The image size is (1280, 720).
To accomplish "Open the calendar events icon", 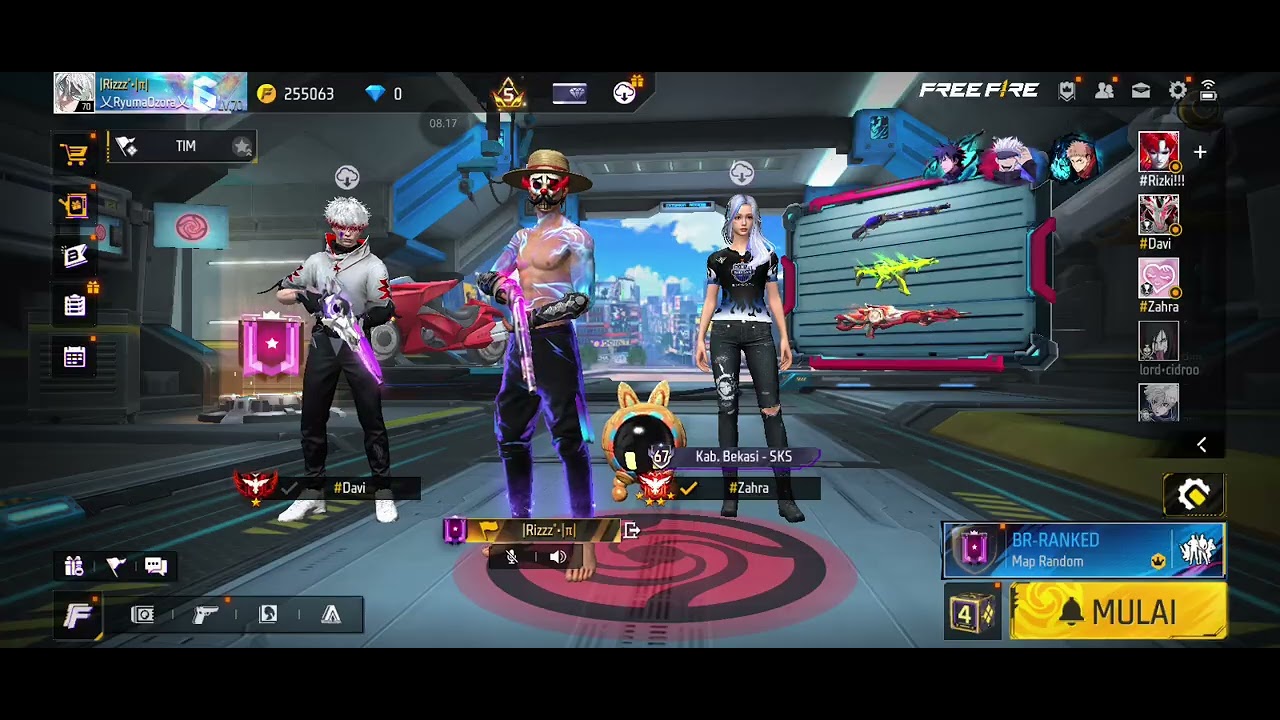I will point(74,357).
